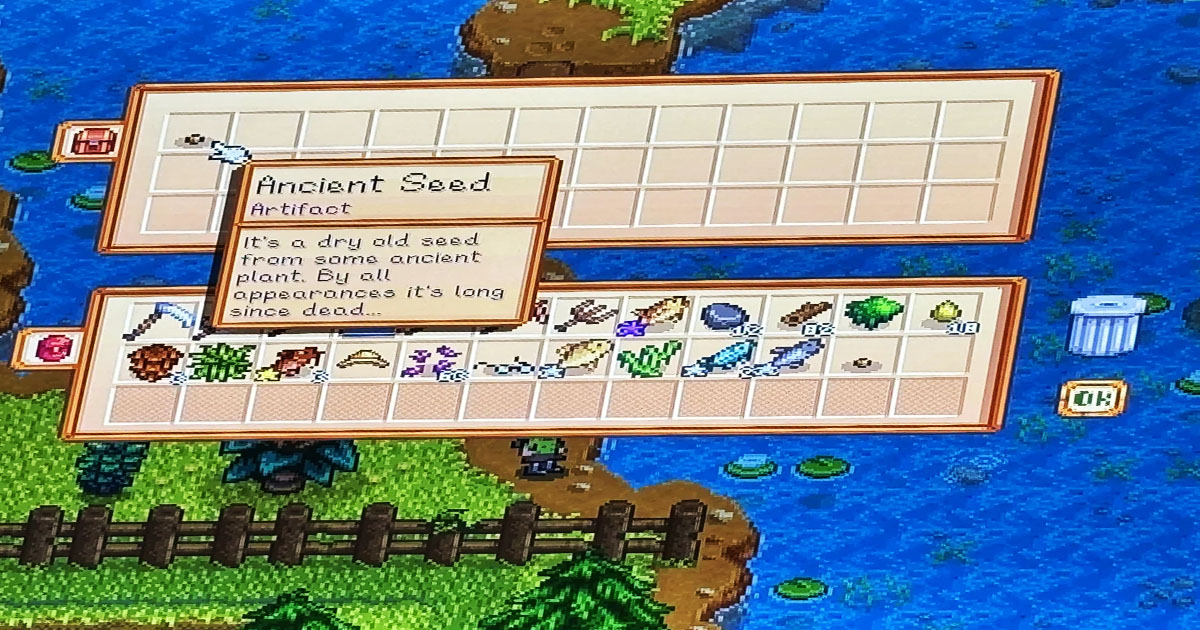Select the scythe tool slot
This screenshot has height=630, width=1200.
point(156,318)
